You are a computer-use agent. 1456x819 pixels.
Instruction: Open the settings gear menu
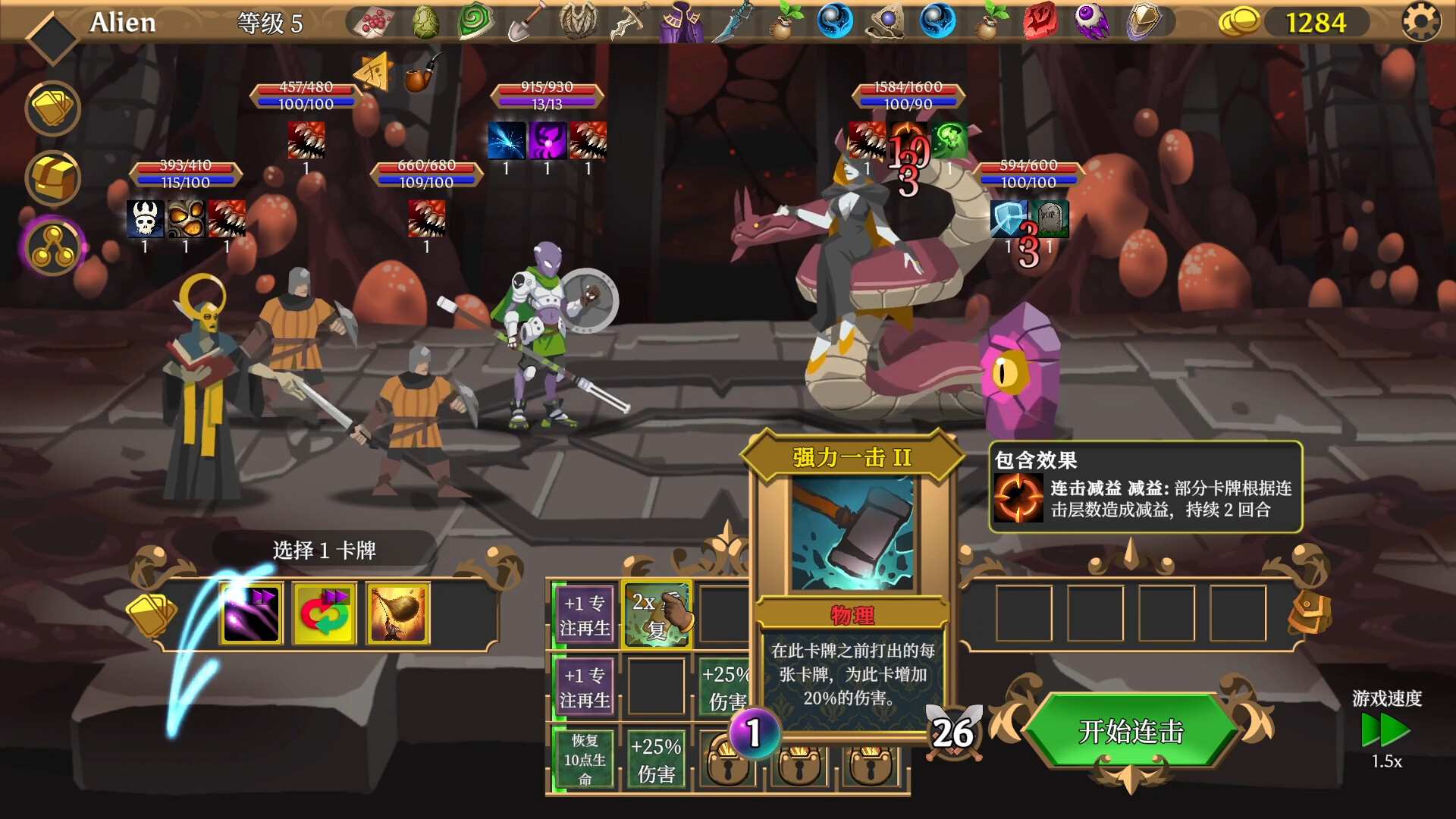pos(1419,22)
